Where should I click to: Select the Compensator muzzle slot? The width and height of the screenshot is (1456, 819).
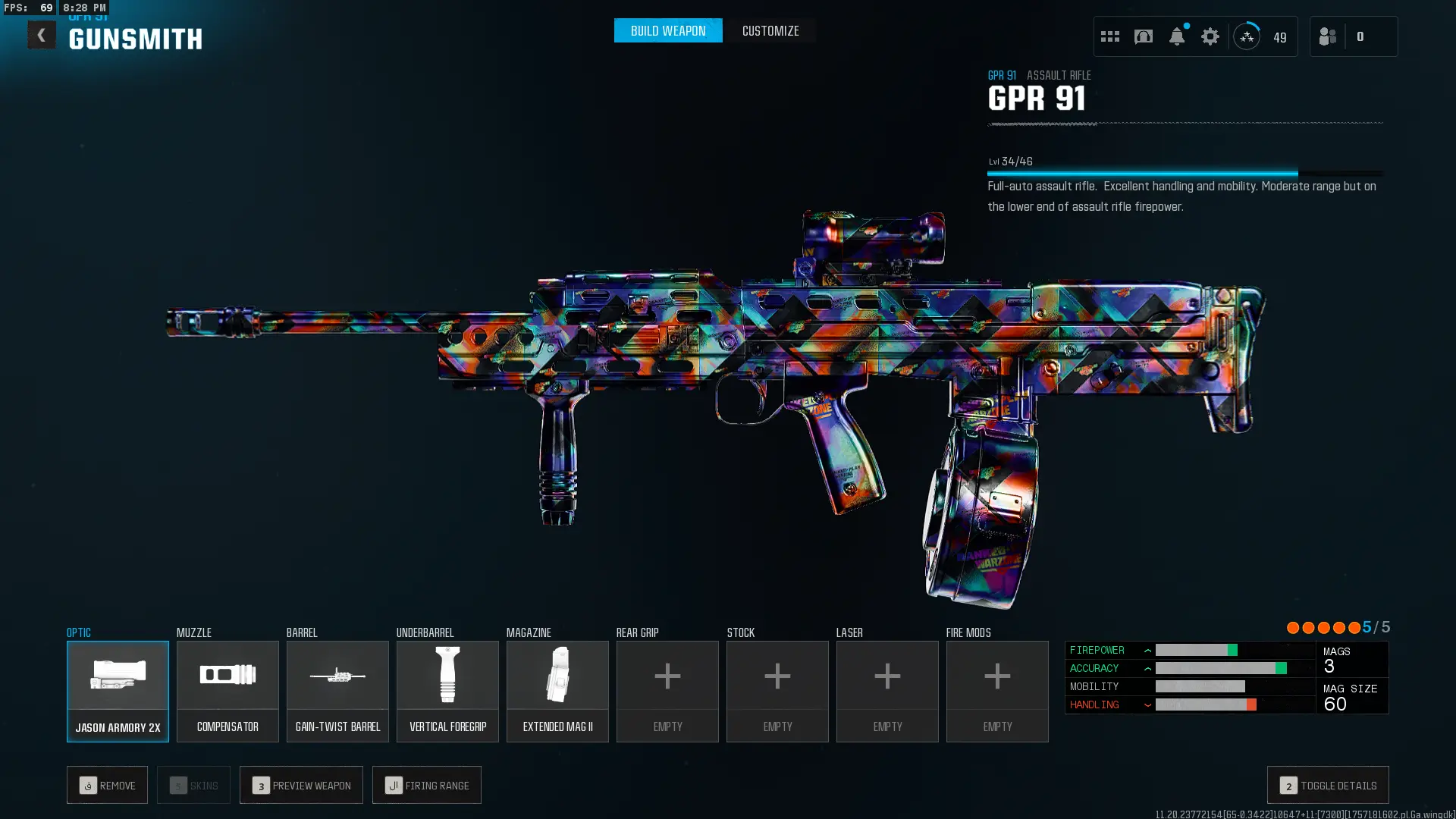pyautogui.click(x=227, y=691)
